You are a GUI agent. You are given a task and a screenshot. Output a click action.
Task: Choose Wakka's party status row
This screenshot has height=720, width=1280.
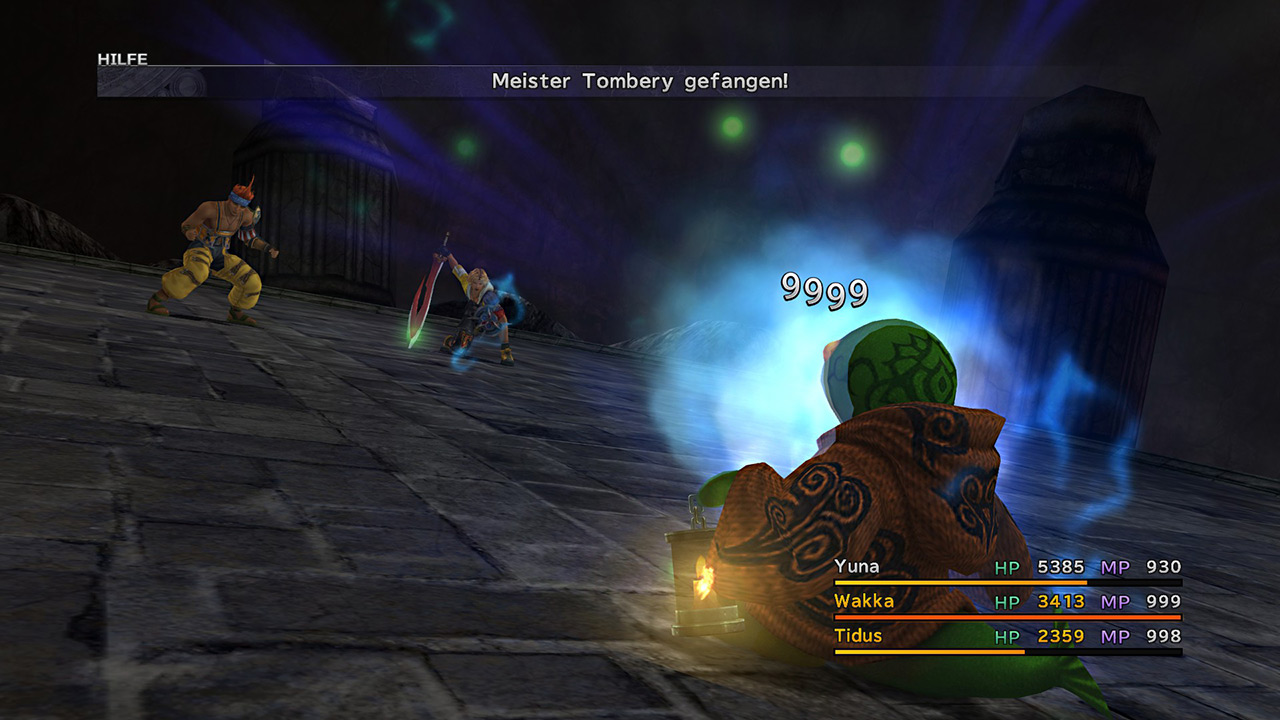coord(1007,602)
